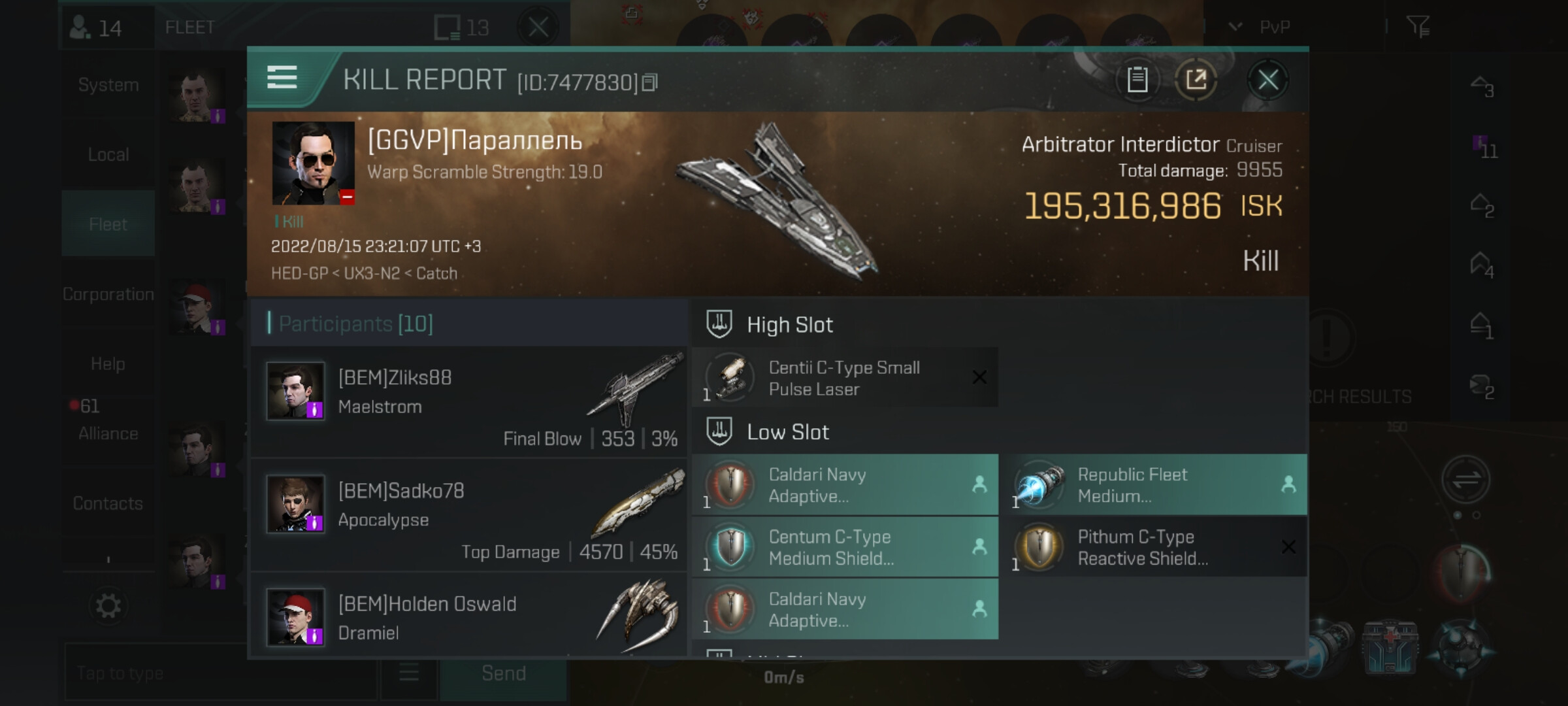This screenshot has width=1568, height=706.
Task: Switch to the Alliance chat tab
Action: 108,433
